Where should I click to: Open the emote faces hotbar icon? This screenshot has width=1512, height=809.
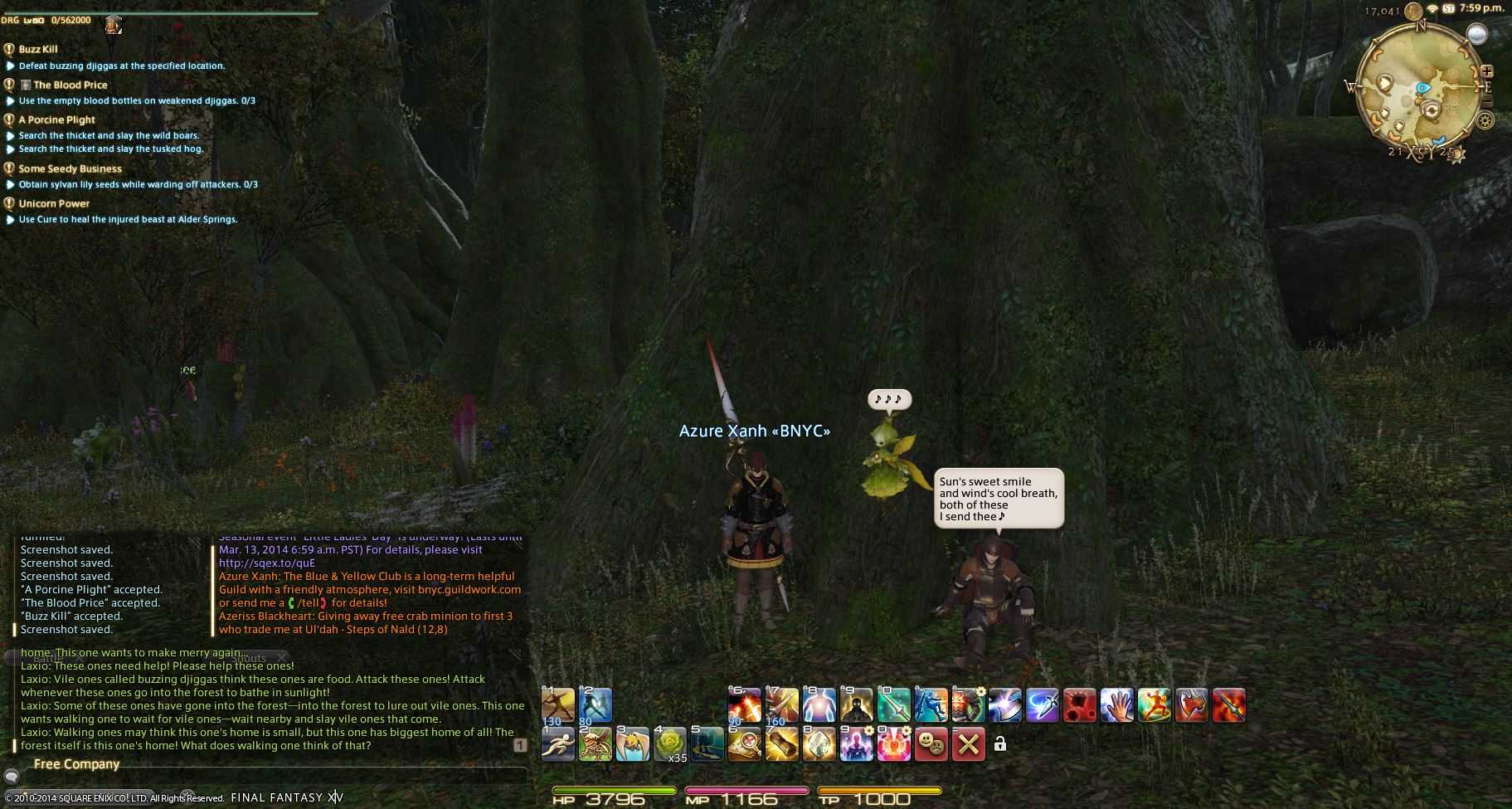pyautogui.click(x=931, y=744)
